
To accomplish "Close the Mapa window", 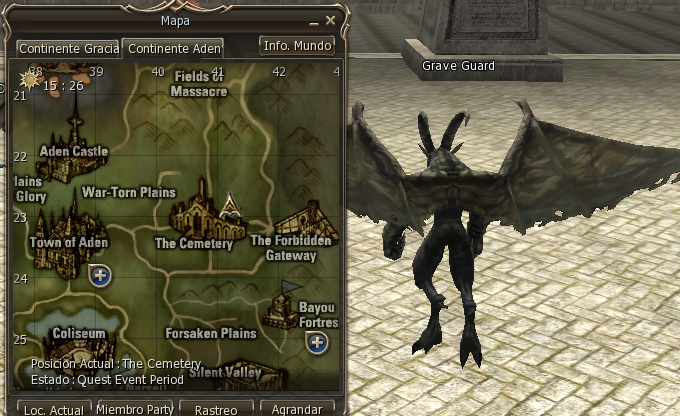I will click(329, 19).
